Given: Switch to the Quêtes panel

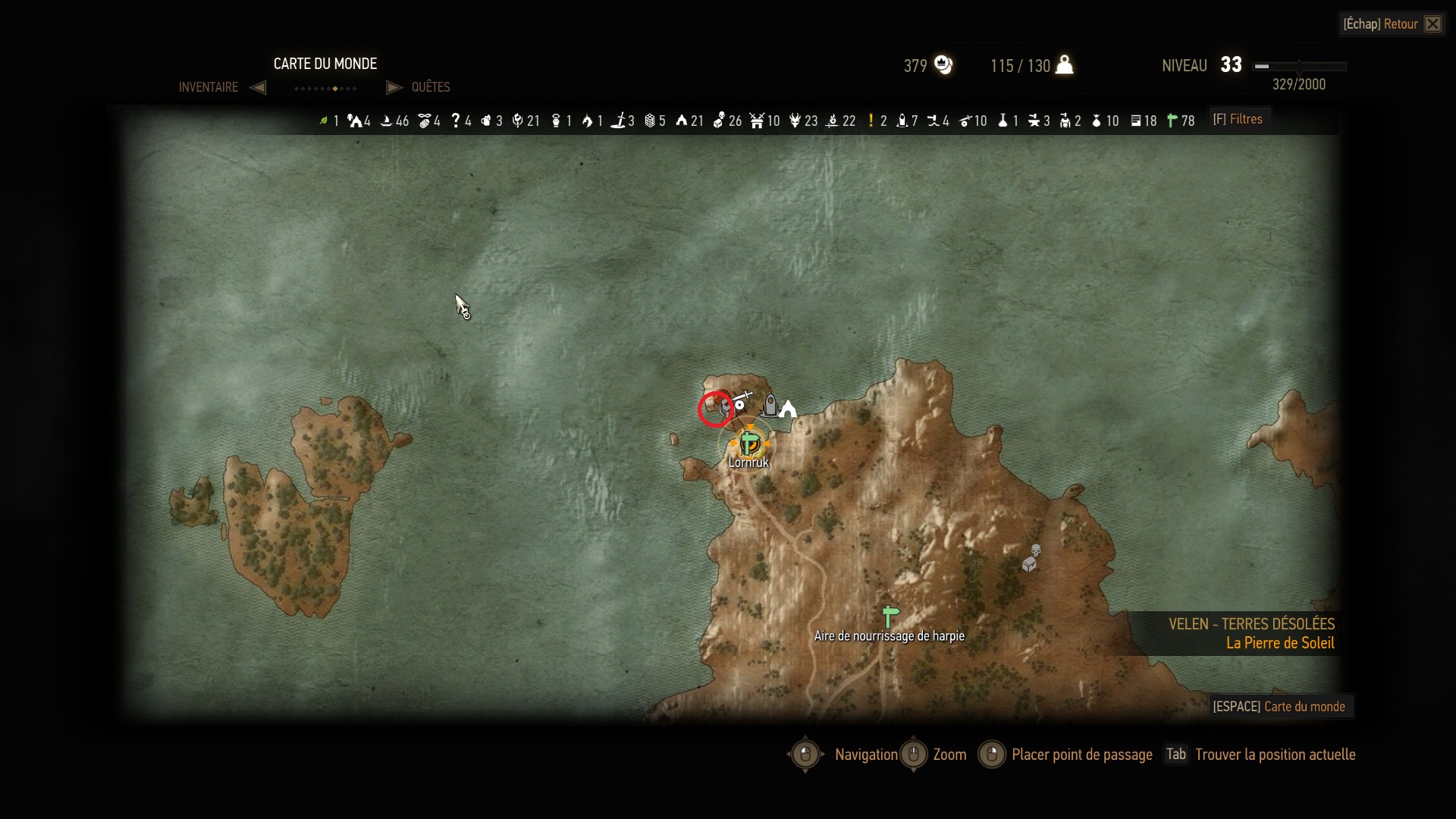Looking at the screenshot, I should [x=431, y=87].
